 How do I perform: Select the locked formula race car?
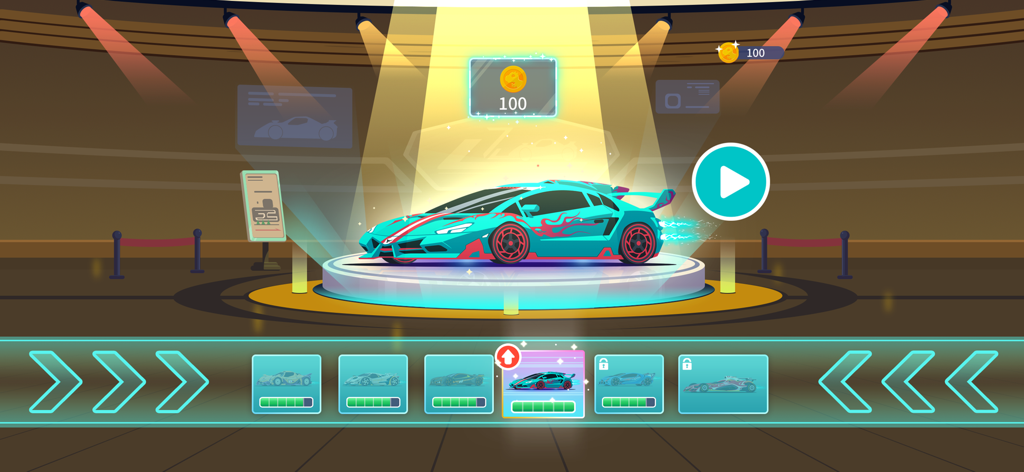point(723,383)
